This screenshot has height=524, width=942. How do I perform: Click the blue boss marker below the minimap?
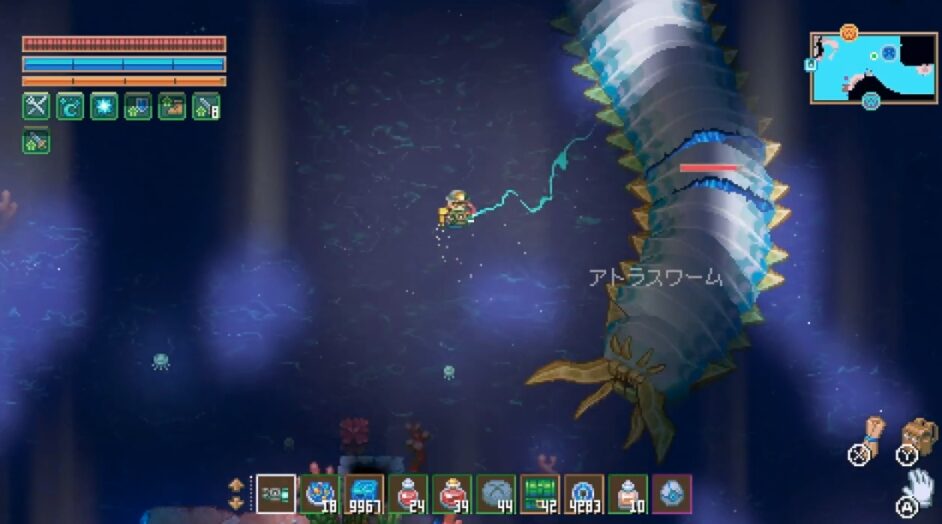871,100
